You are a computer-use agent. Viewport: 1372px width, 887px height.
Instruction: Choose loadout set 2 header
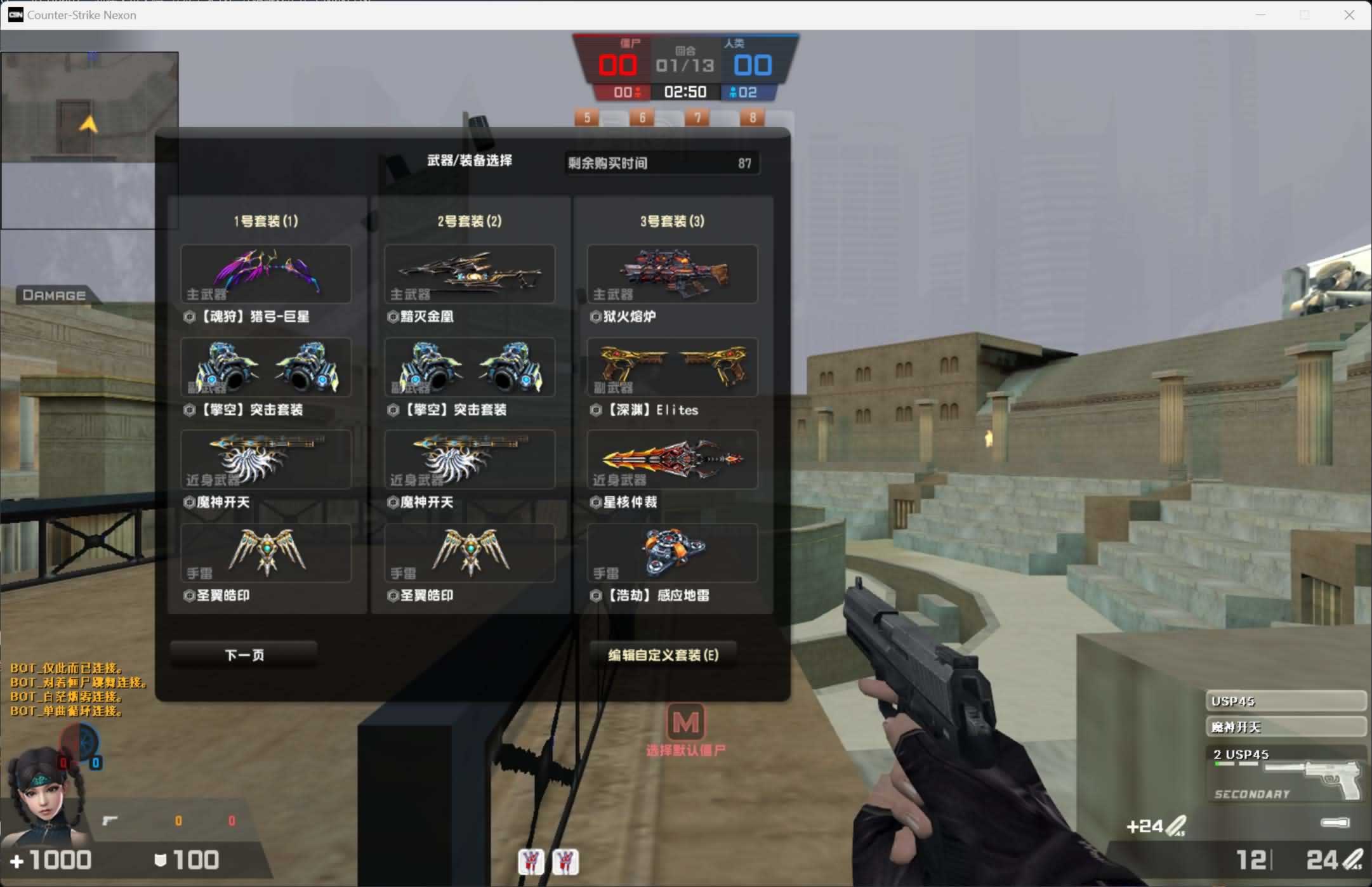tap(469, 221)
